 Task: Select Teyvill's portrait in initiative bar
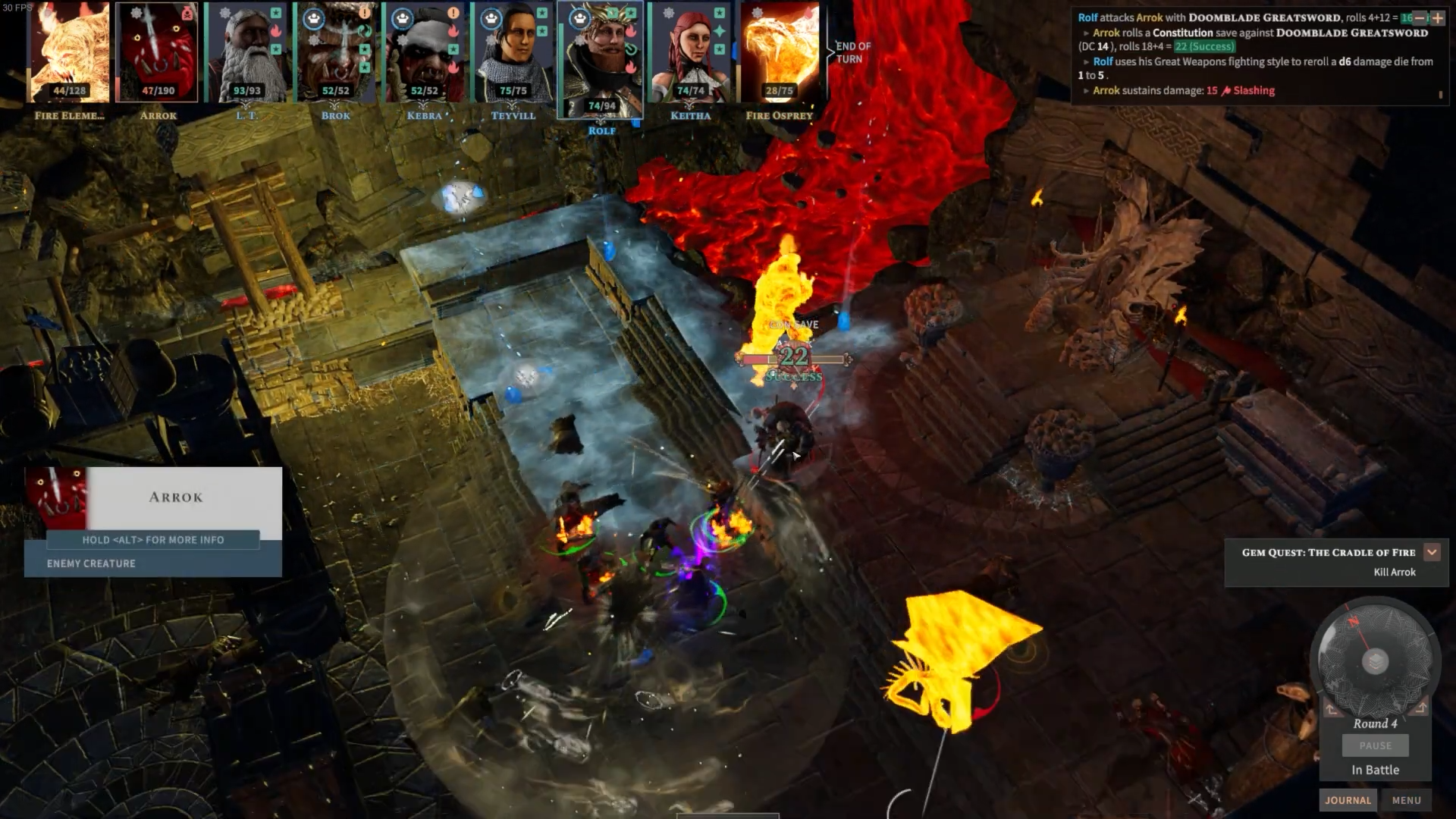tap(513, 53)
